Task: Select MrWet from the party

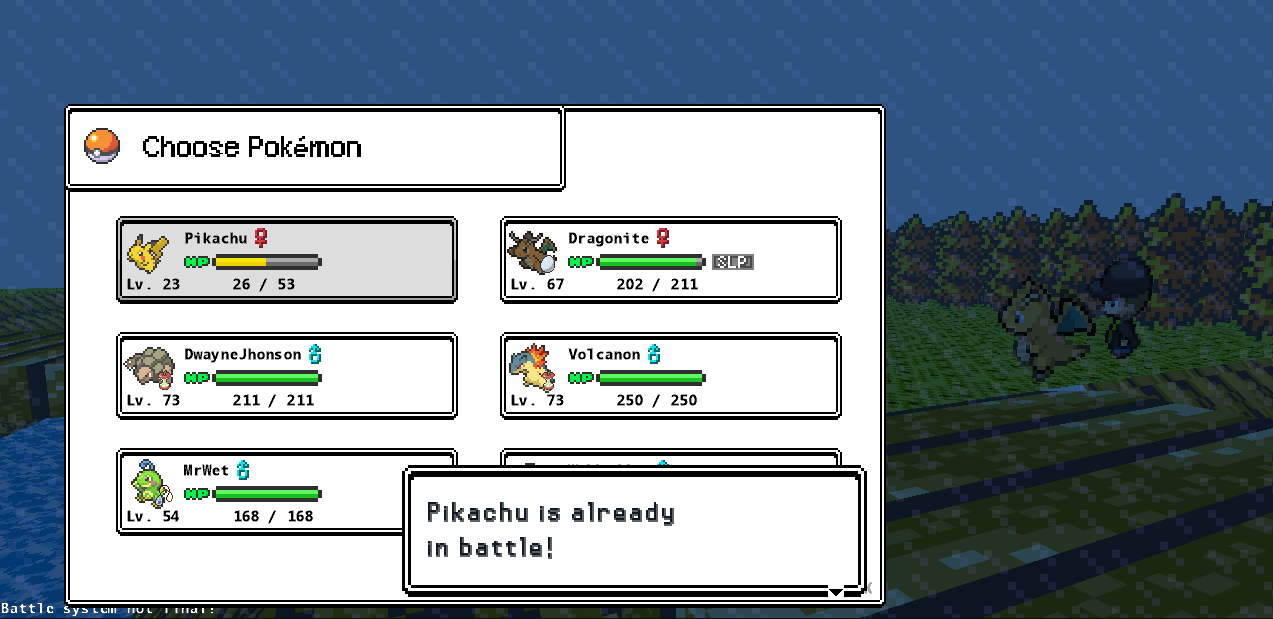Action: [x=260, y=492]
